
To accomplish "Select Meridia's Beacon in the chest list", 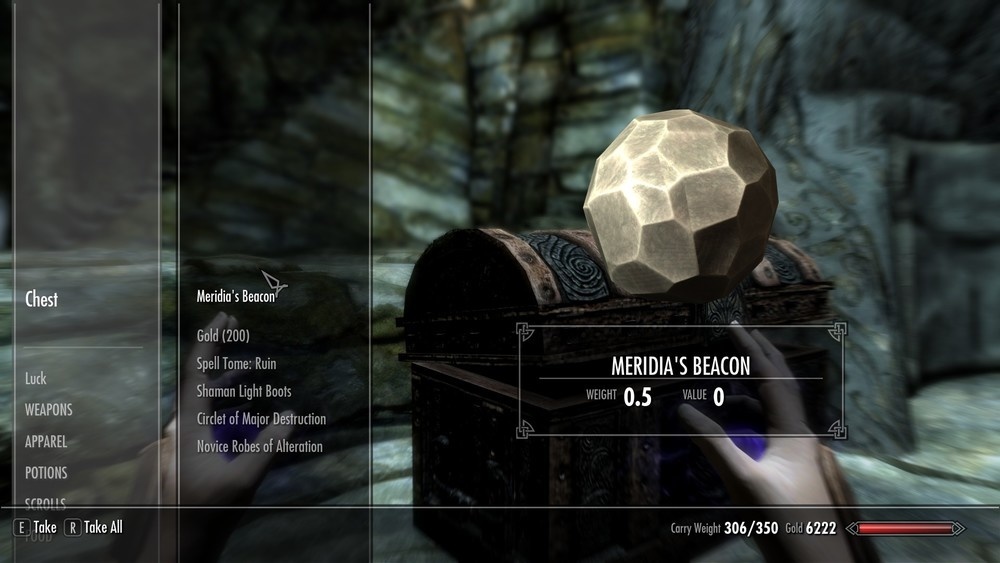I will (x=235, y=296).
